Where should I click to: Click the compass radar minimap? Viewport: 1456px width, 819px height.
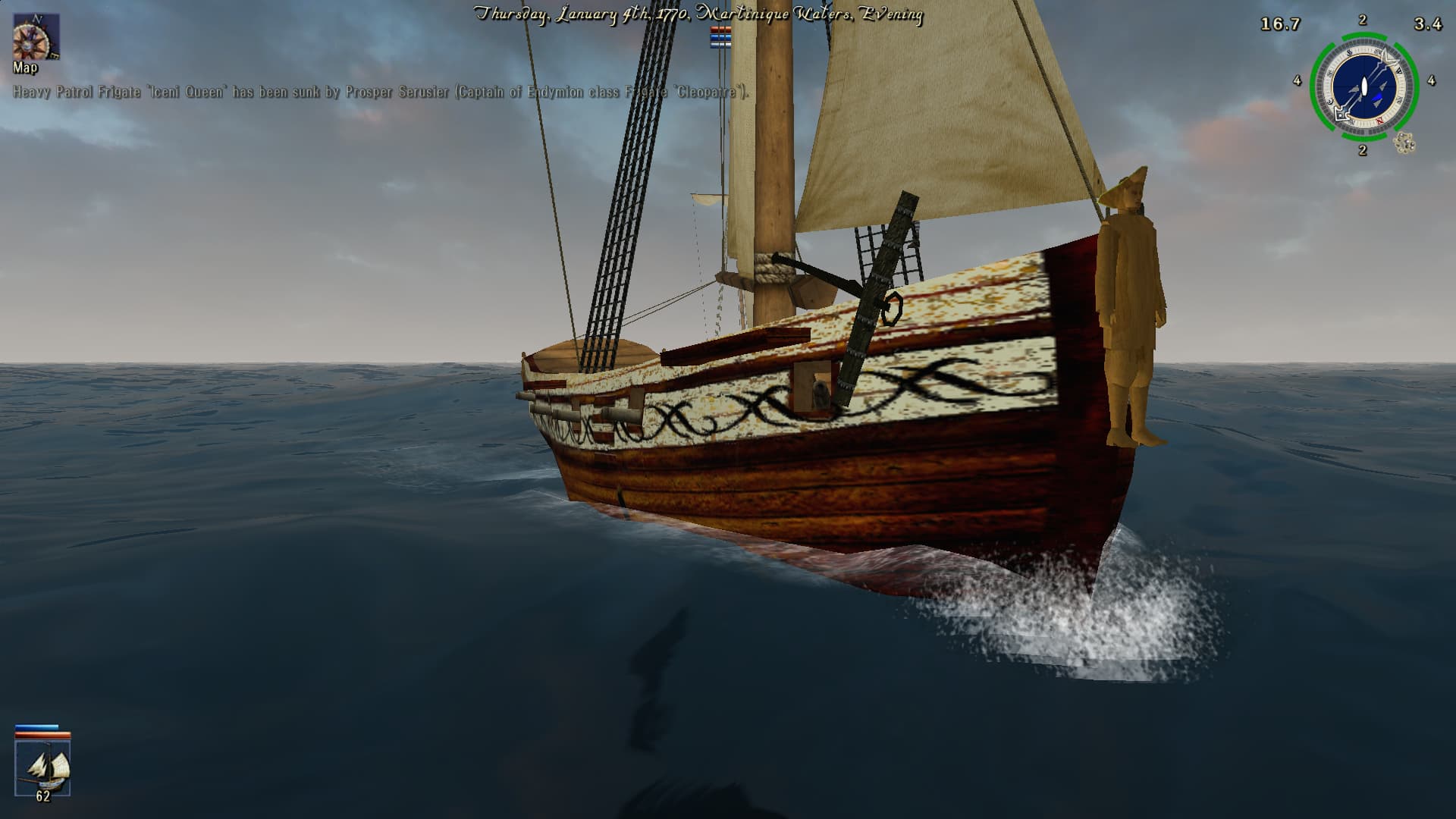[x=1363, y=87]
